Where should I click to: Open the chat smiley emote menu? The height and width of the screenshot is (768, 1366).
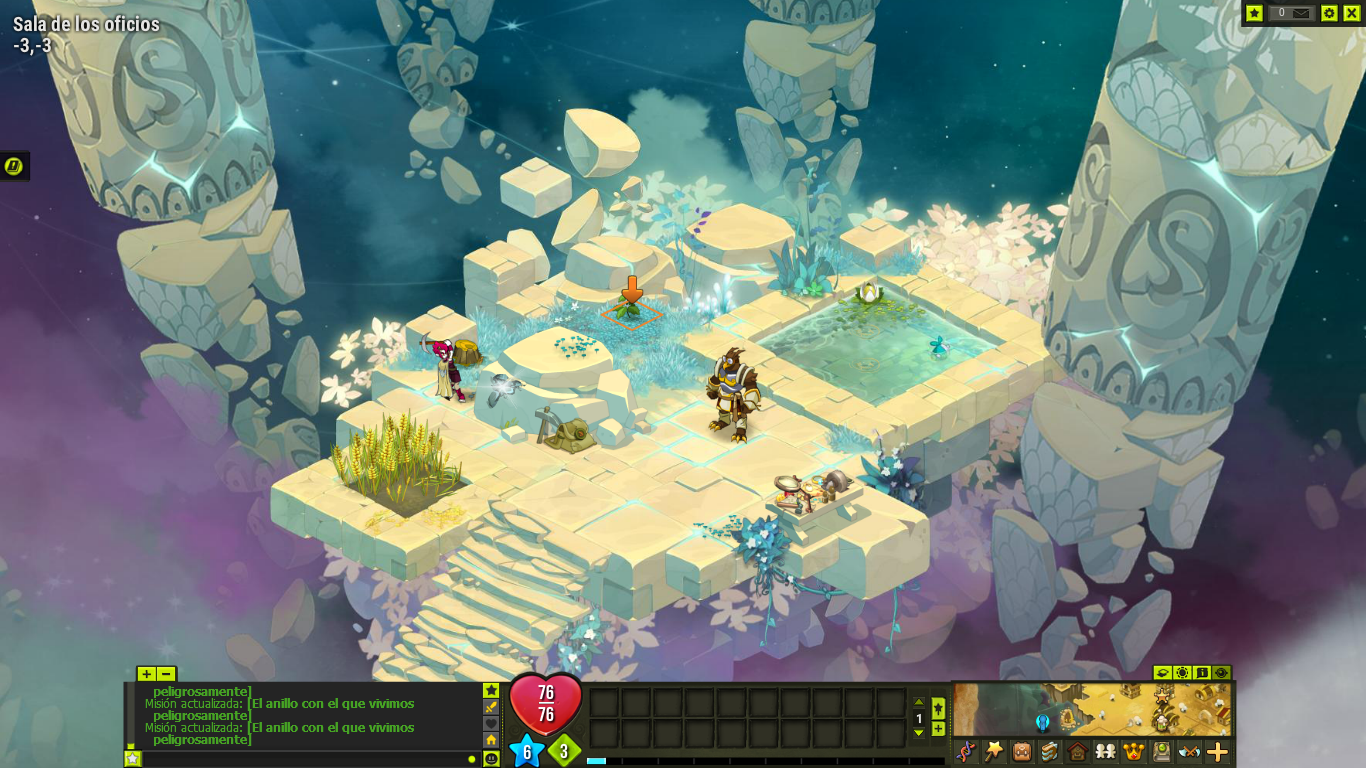(491, 759)
